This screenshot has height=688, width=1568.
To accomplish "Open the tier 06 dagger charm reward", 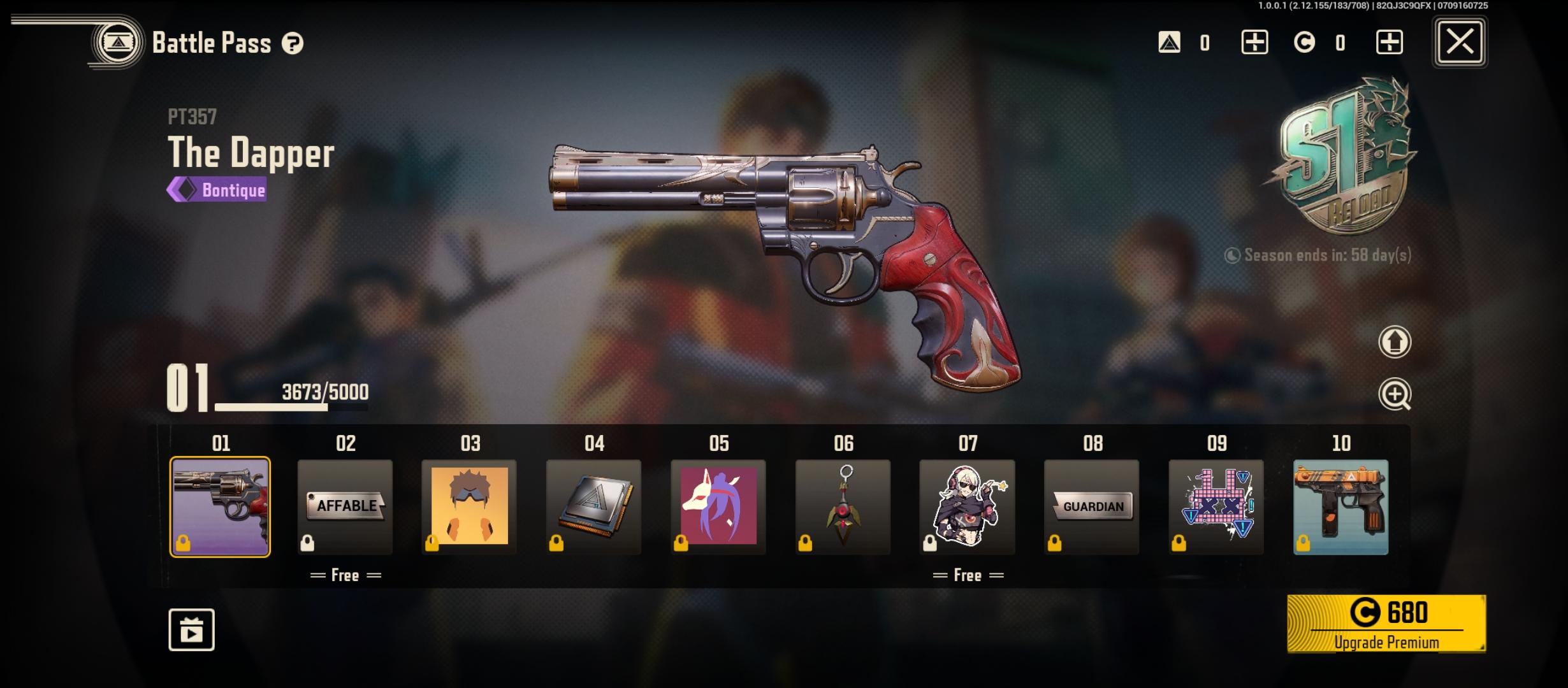I will 842,506.
